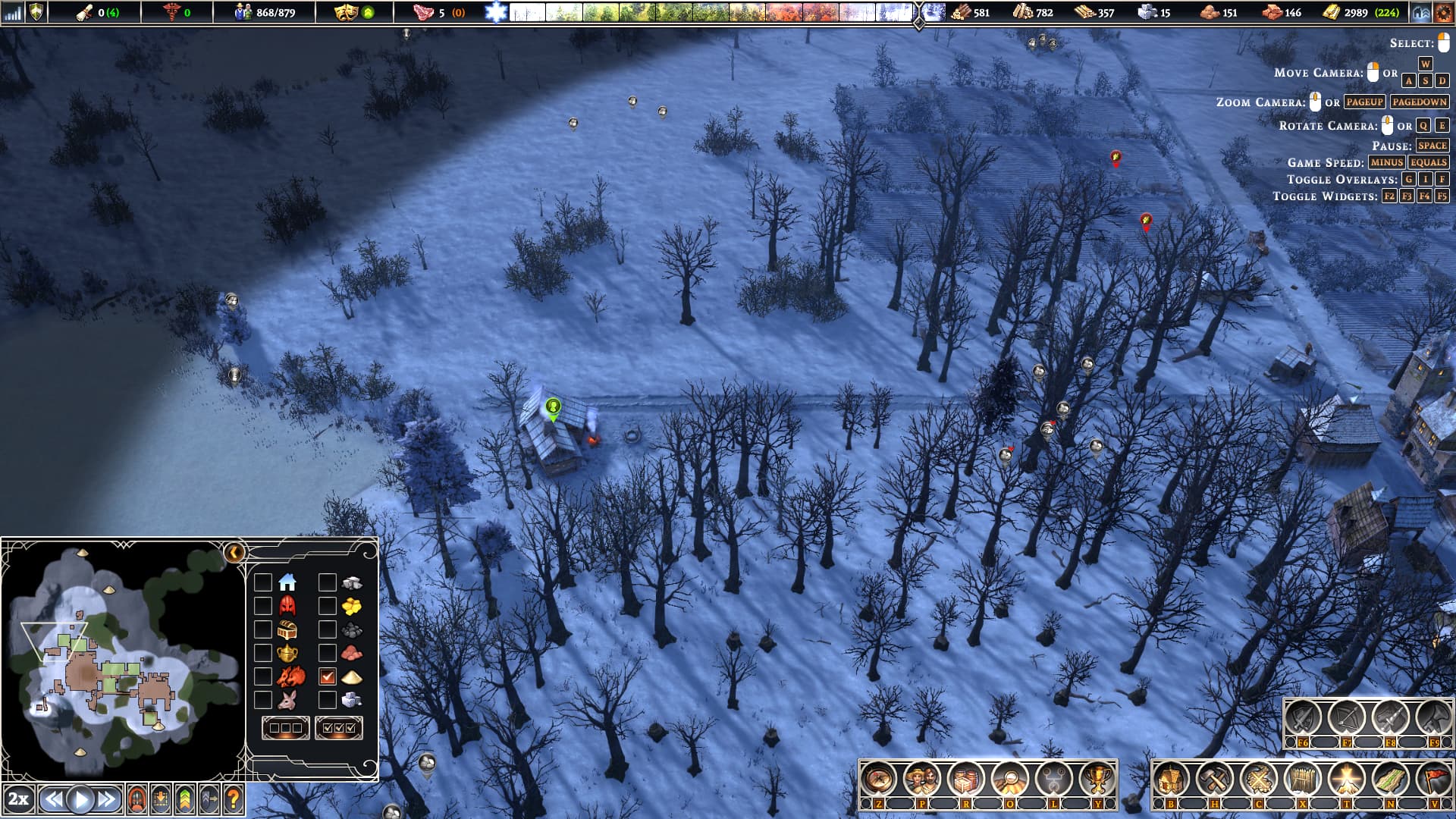Enable the blue house buildings filter checkbox
1456x819 pixels.
click(263, 582)
